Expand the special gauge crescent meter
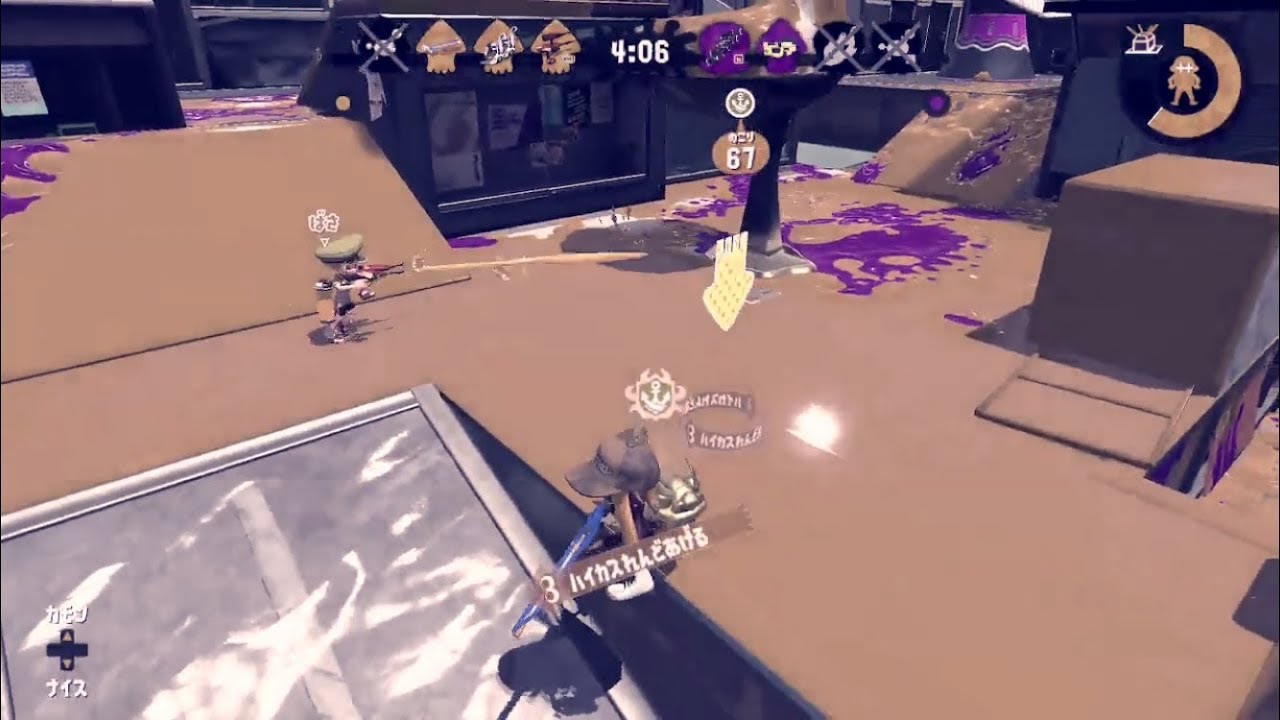The height and width of the screenshot is (720, 1280). pos(1225,75)
